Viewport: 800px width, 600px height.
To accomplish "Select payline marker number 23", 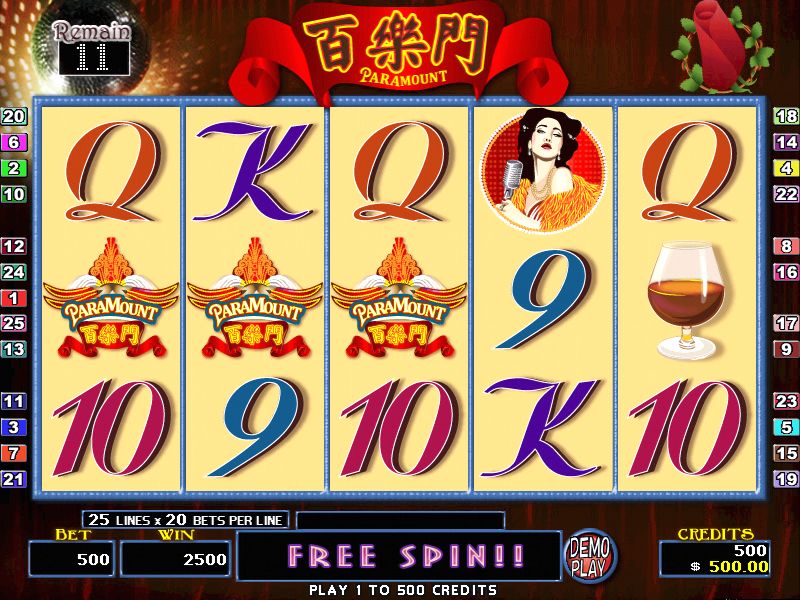I will tap(786, 401).
